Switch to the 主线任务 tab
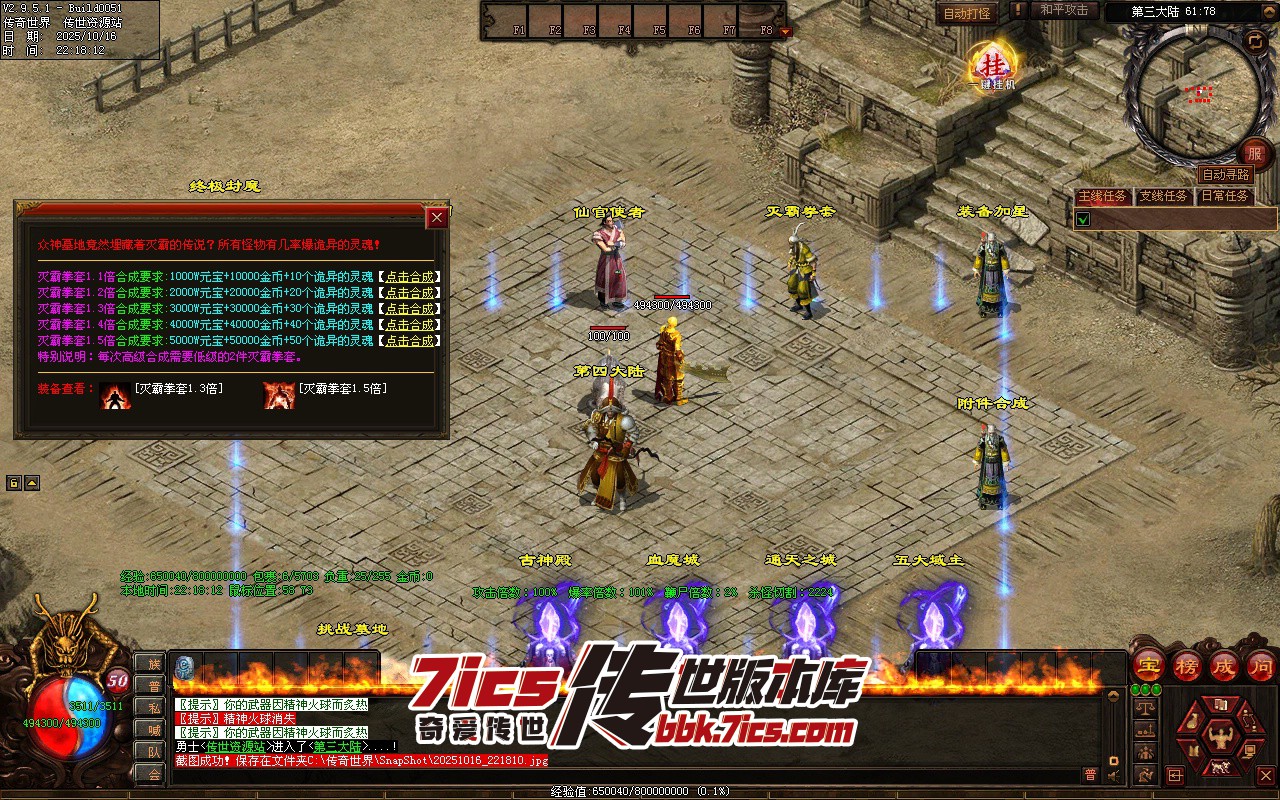This screenshot has height=800, width=1280. click(x=1103, y=196)
